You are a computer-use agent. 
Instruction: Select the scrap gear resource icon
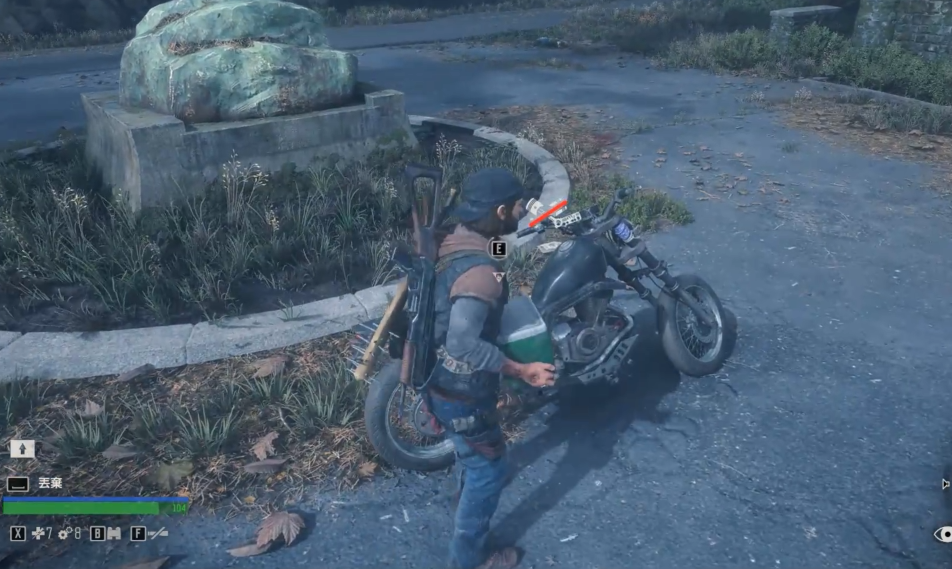click(64, 534)
